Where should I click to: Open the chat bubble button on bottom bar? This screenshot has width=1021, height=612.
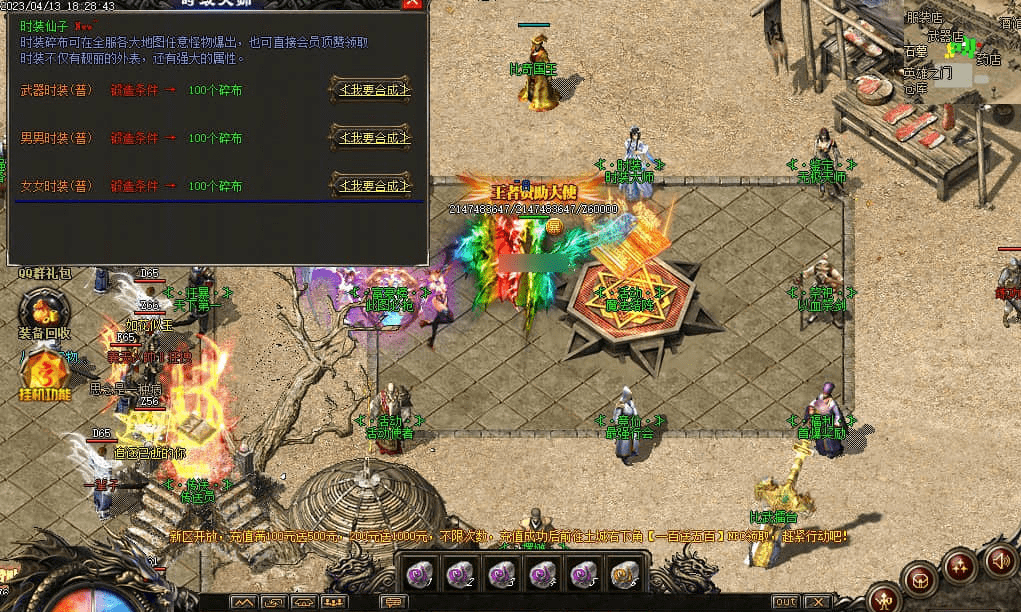tap(394, 602)
